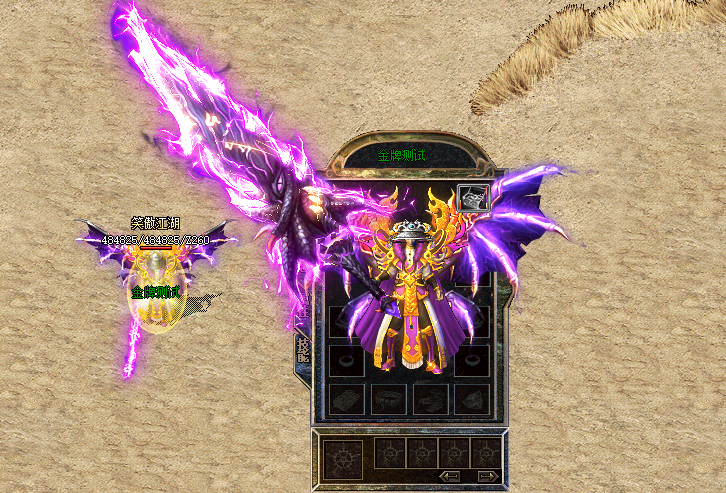The height and width of the screenshot is (493, 726).
Task: Open the 技能 skills side tab
Action: click(302, 348)
